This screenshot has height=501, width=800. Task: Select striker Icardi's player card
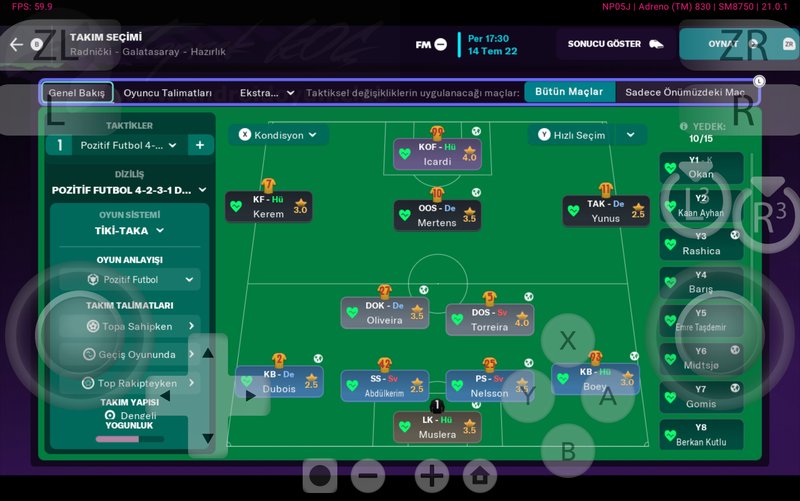click(436, 155)
